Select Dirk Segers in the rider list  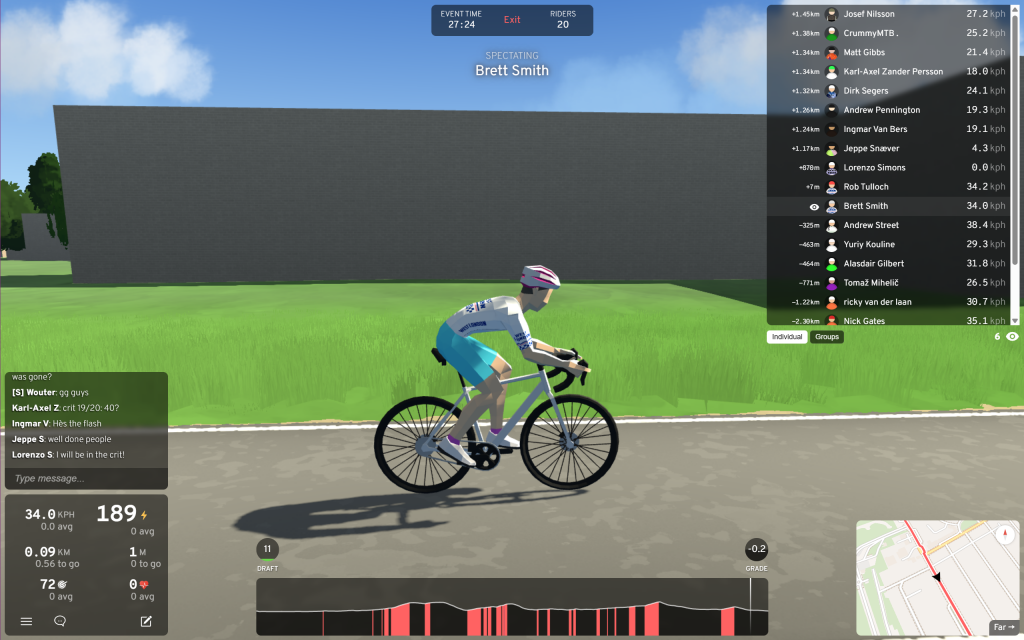click(x=866, y=91)
